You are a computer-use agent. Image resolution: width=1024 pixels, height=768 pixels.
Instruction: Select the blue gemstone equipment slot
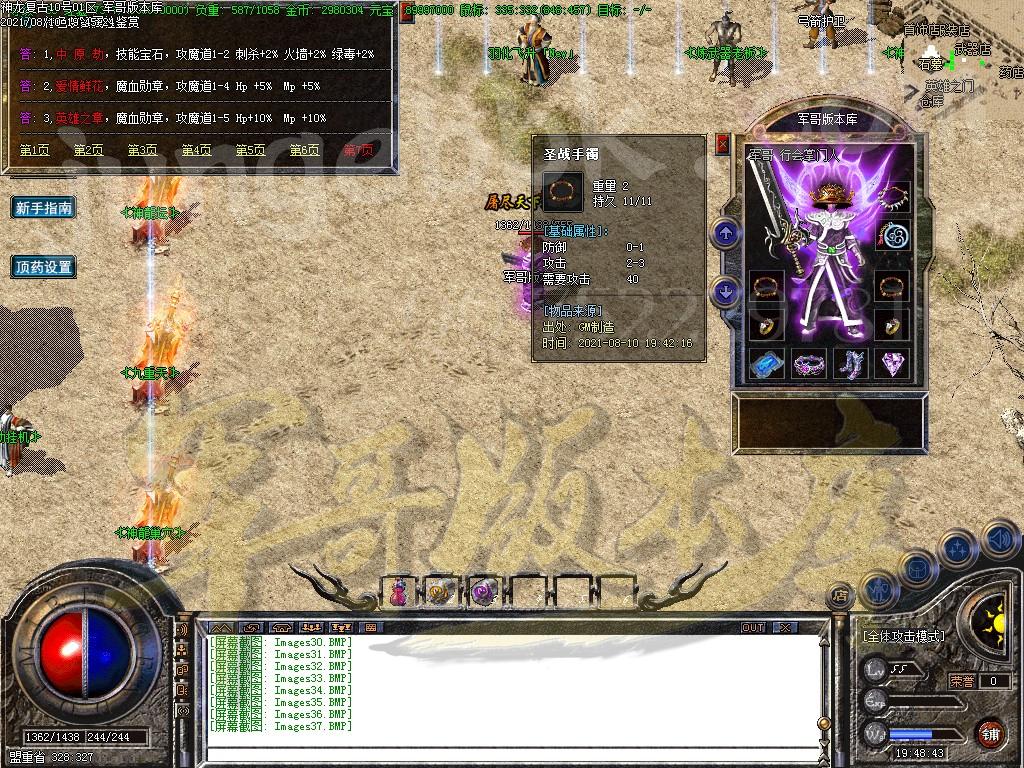[767, 364]
